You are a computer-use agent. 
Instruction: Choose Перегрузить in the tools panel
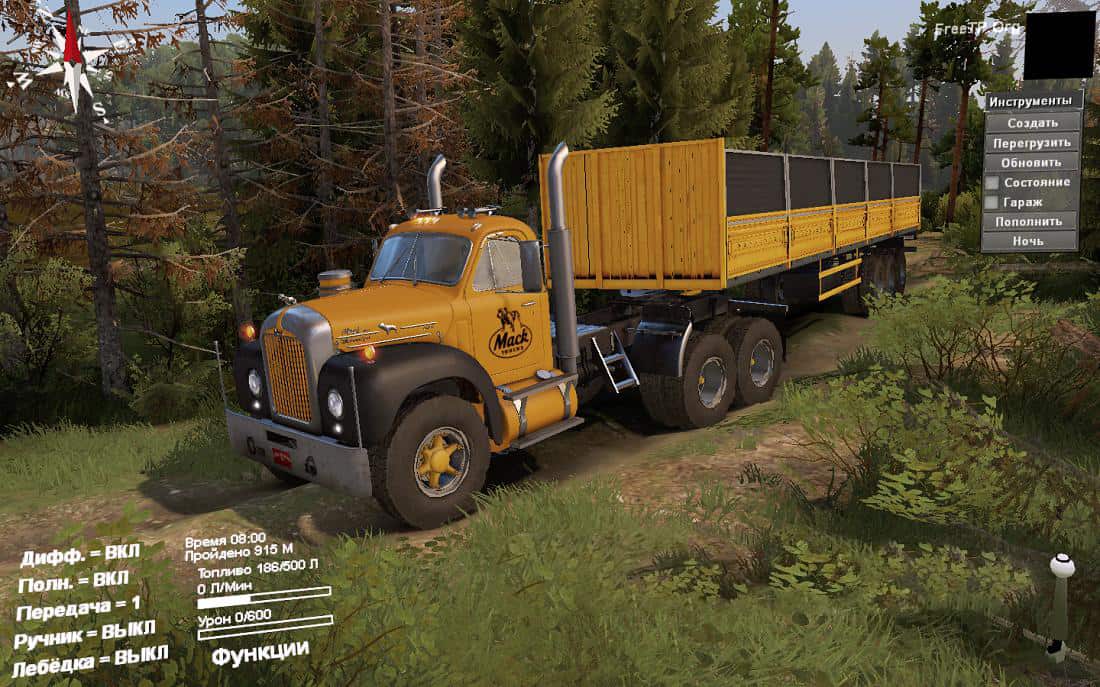pyautogui.click(x=1032, y=142)
